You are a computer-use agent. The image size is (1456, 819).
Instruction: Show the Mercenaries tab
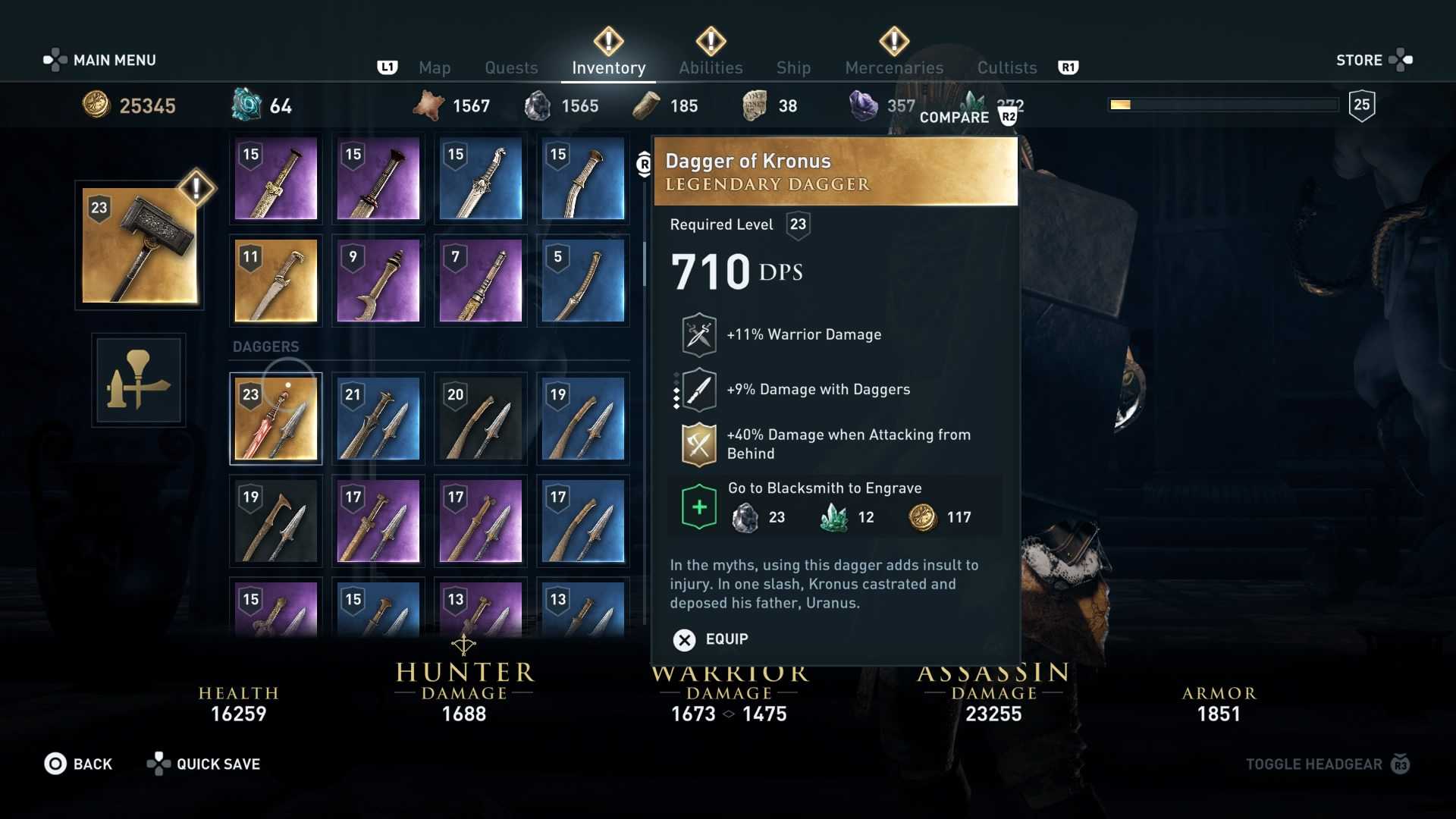coord(894,67)
